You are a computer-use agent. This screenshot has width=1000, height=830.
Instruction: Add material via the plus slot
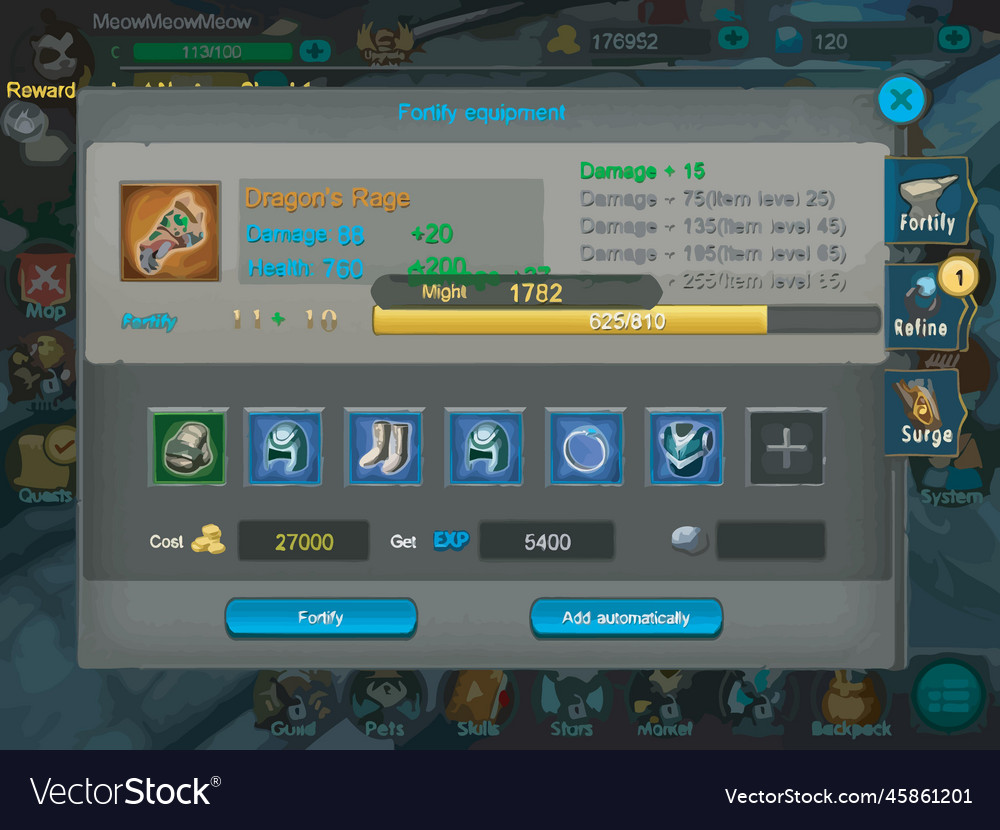(x=786, y=447)
